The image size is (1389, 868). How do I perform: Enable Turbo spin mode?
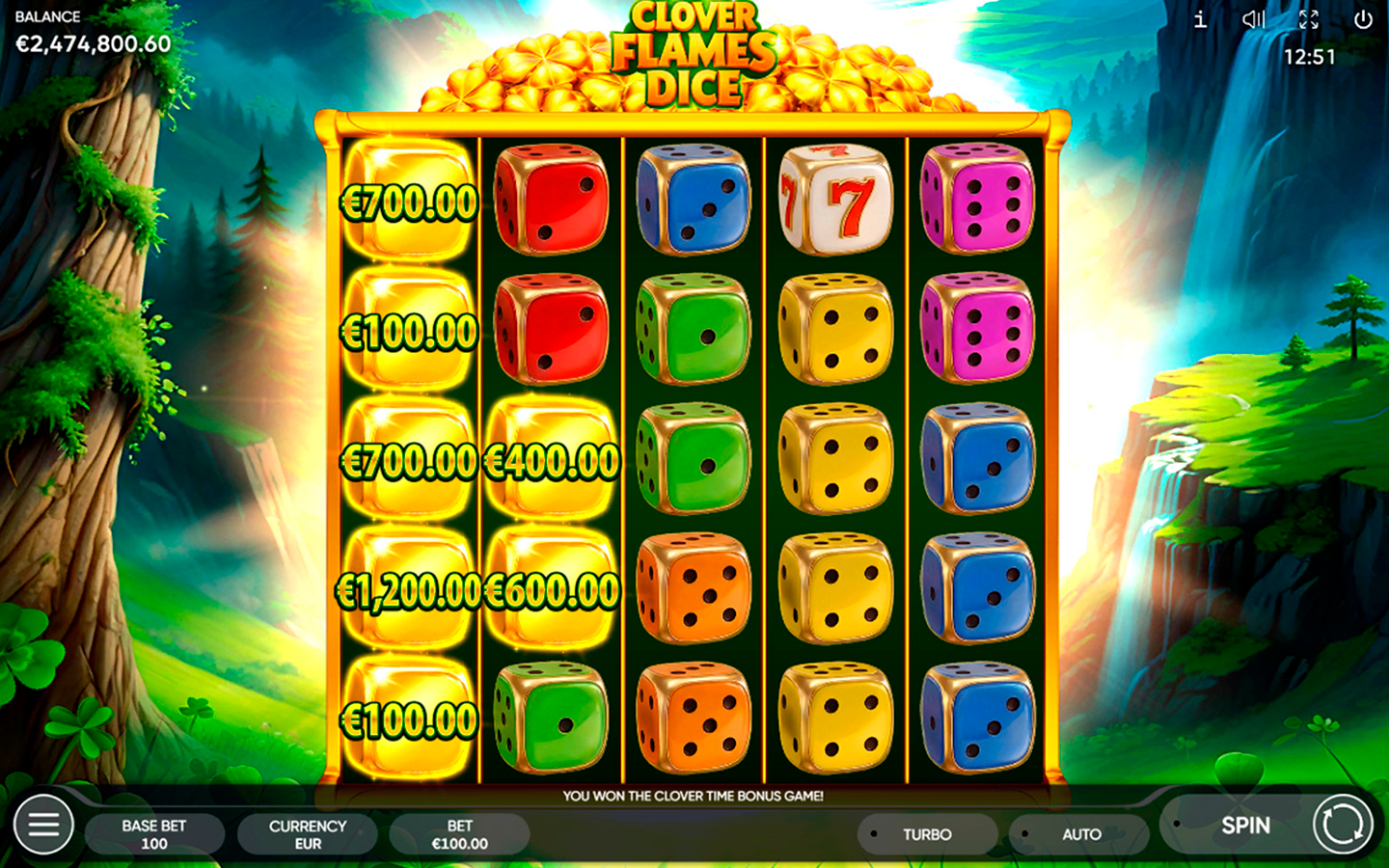point(926,834)
